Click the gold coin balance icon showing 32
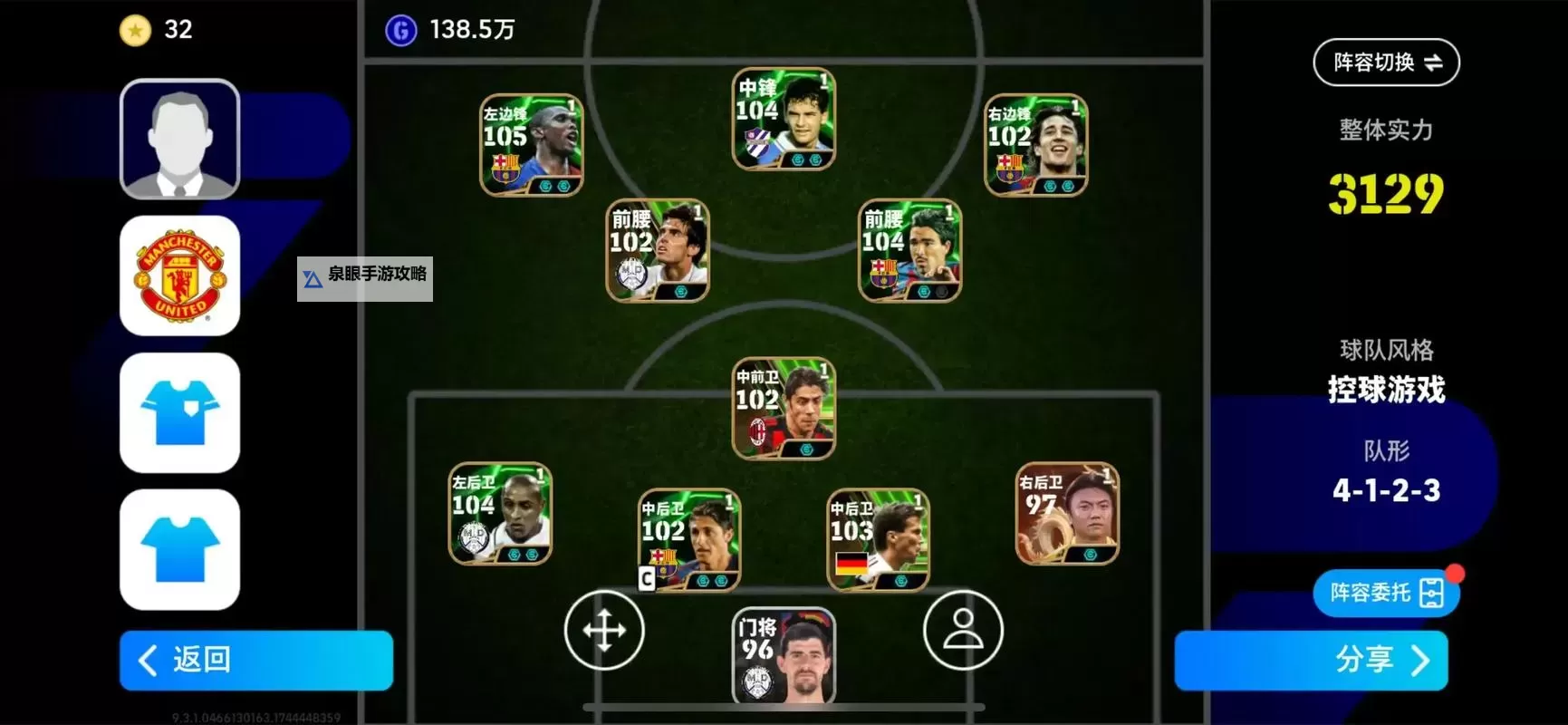This screenshot has height=725, width=1568. (x=134, y=29)
